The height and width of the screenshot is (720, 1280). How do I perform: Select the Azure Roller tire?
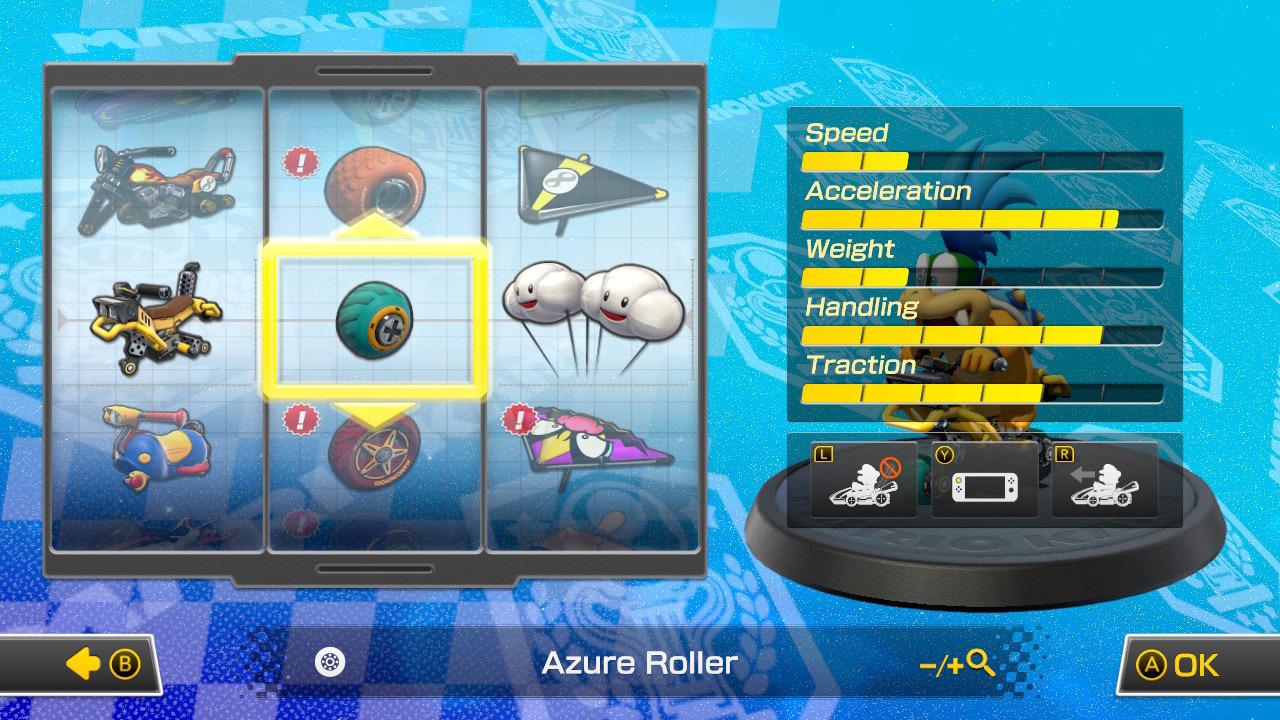[375, 318]
